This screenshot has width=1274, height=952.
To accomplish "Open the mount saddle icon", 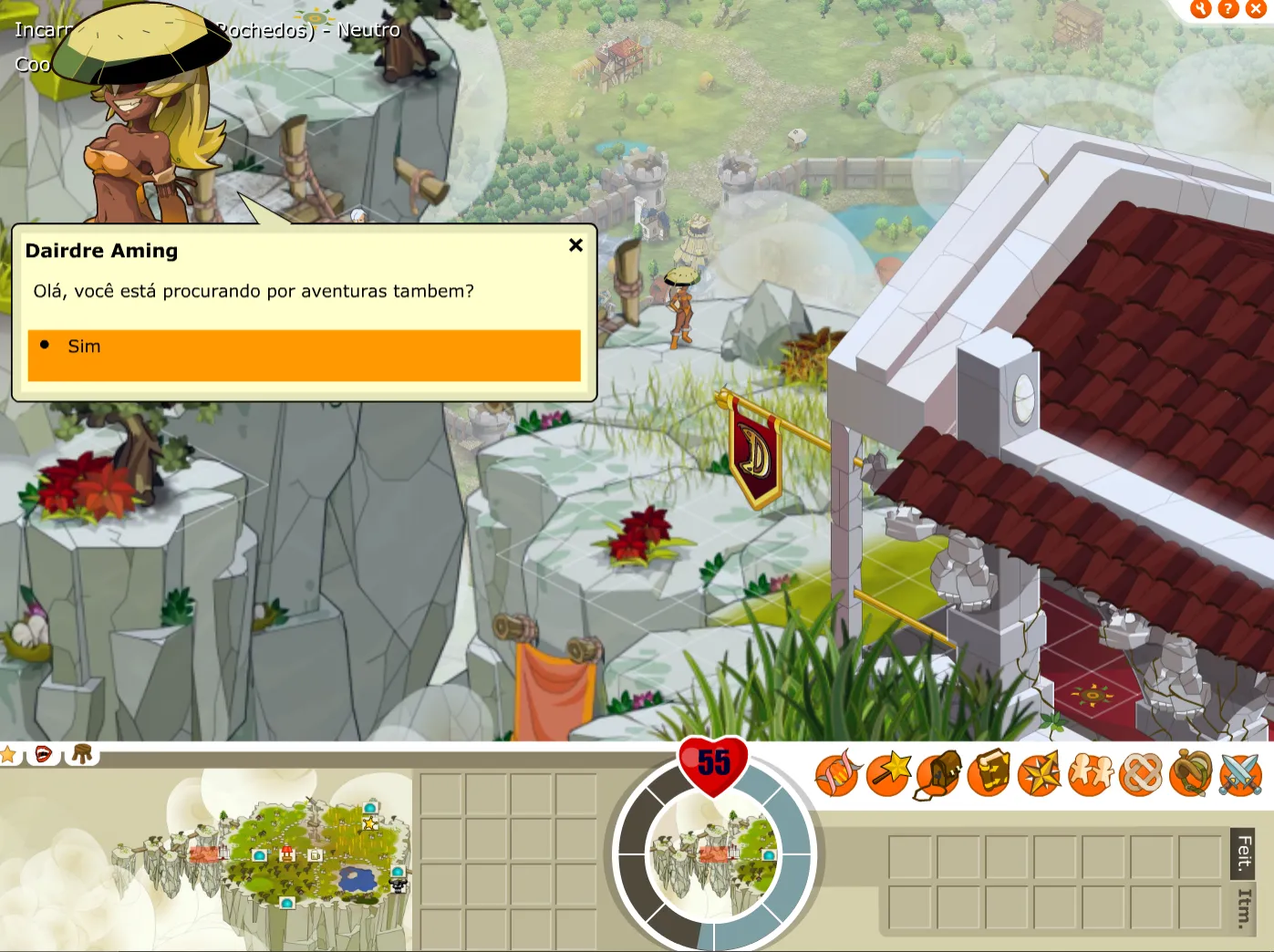I will (1191, 774).
